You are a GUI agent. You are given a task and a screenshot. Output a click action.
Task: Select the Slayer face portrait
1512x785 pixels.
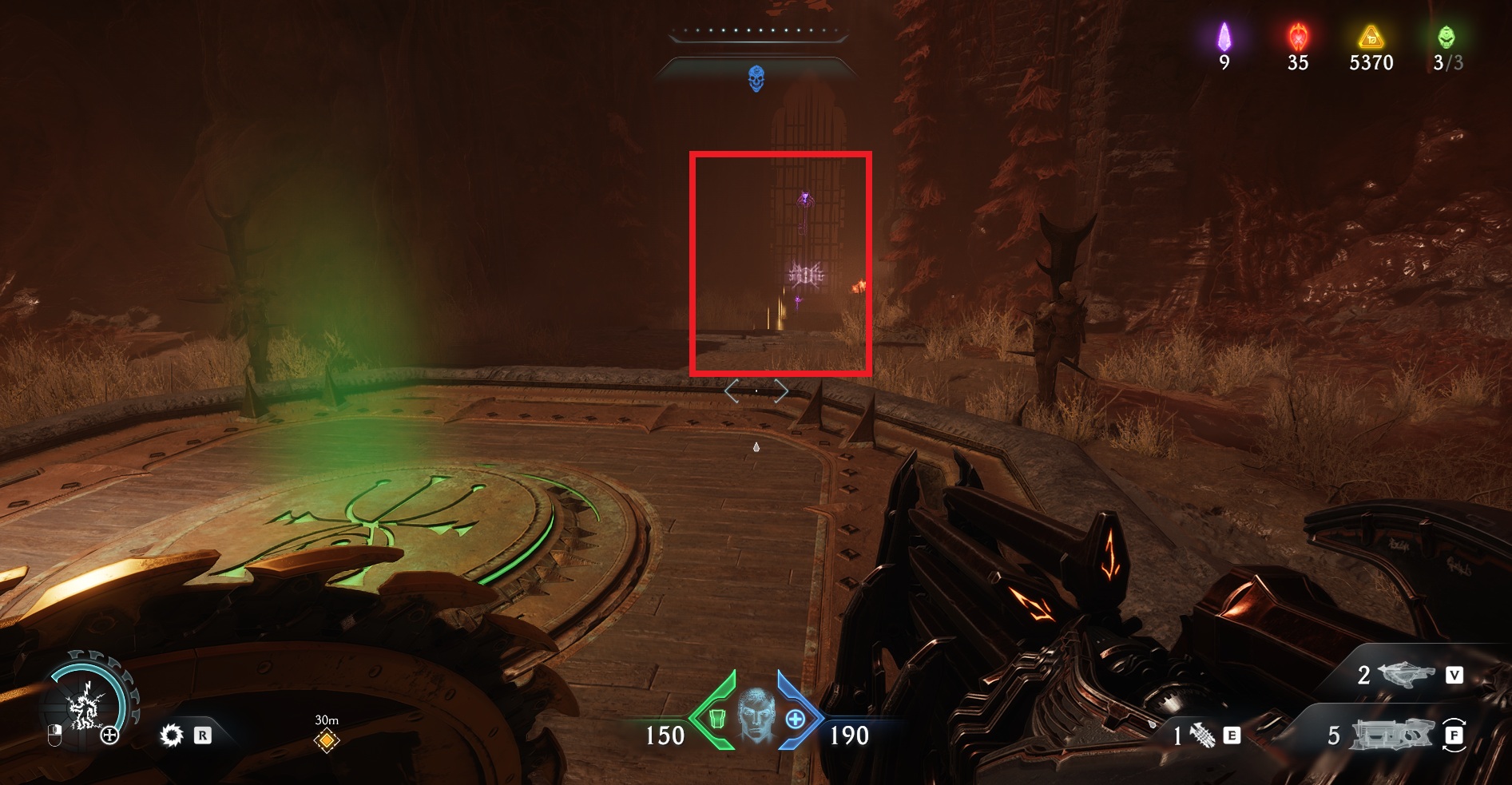coord(756,715)
